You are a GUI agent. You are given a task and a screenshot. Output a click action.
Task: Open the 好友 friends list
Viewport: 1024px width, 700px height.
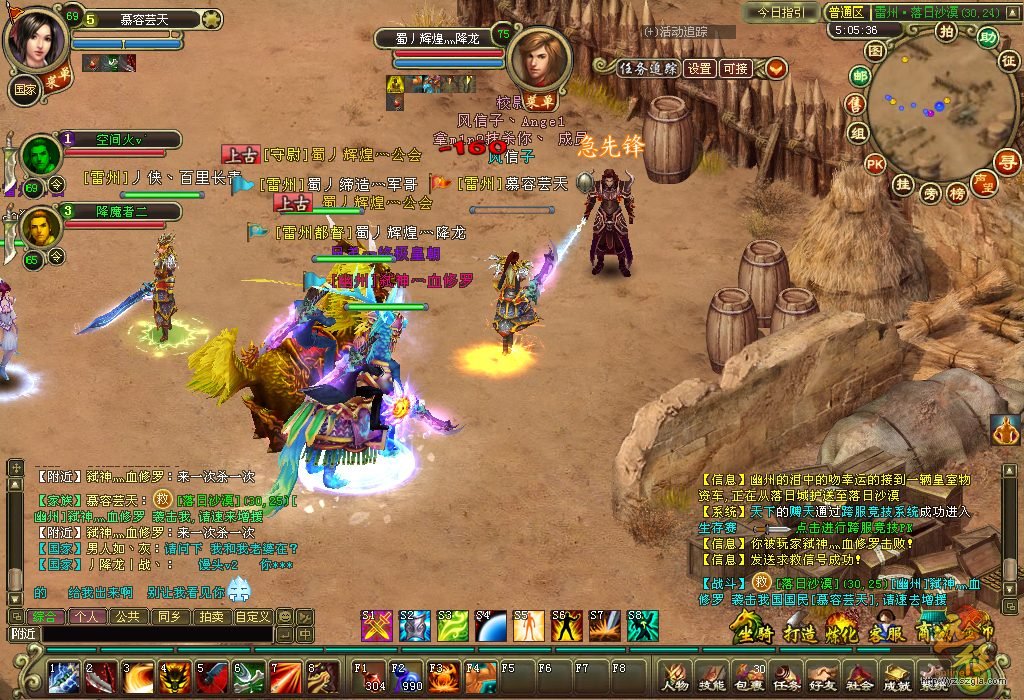click(x=819, y=678)
